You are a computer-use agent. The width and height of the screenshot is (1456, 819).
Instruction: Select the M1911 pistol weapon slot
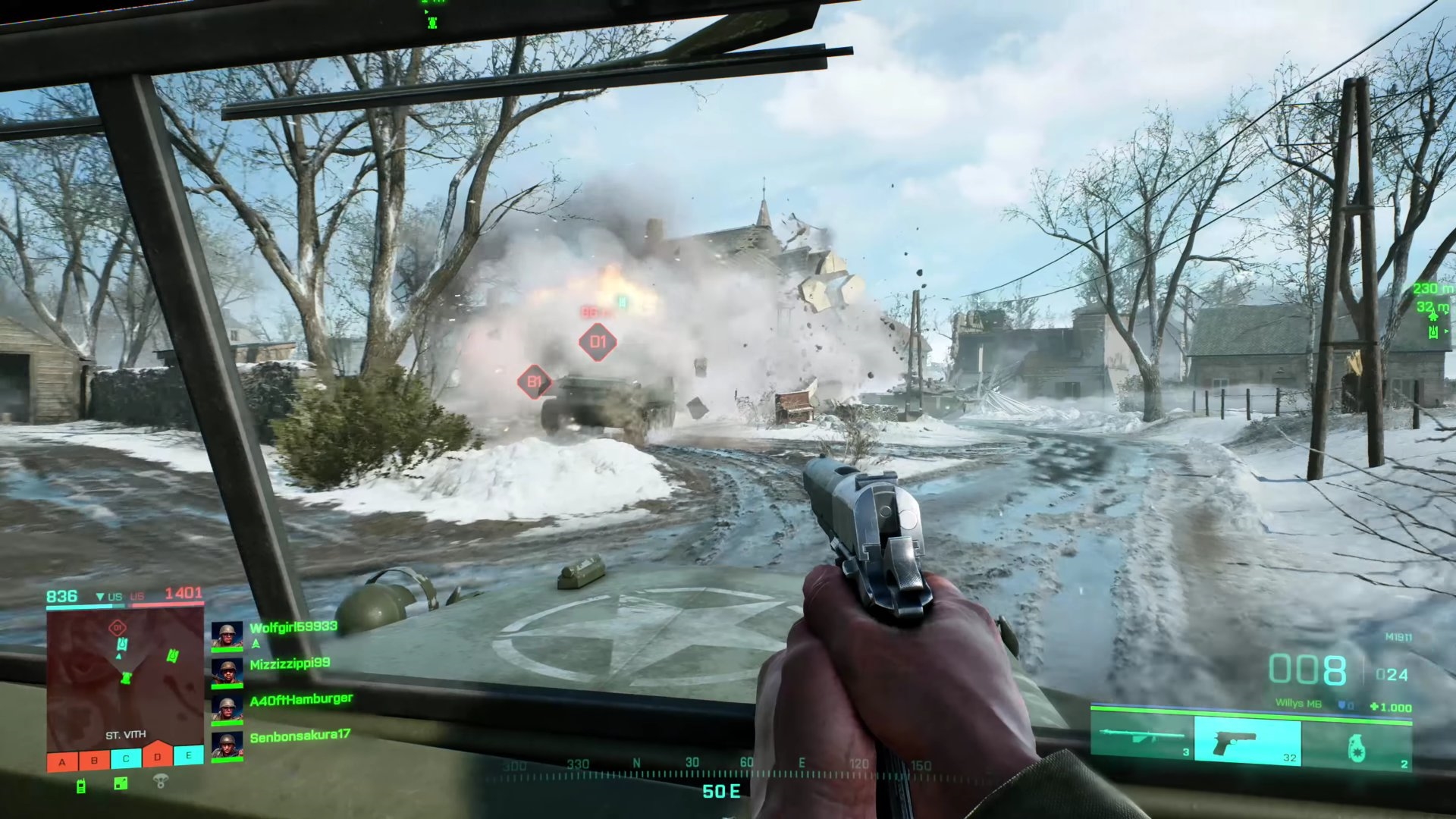point(1247,740)
